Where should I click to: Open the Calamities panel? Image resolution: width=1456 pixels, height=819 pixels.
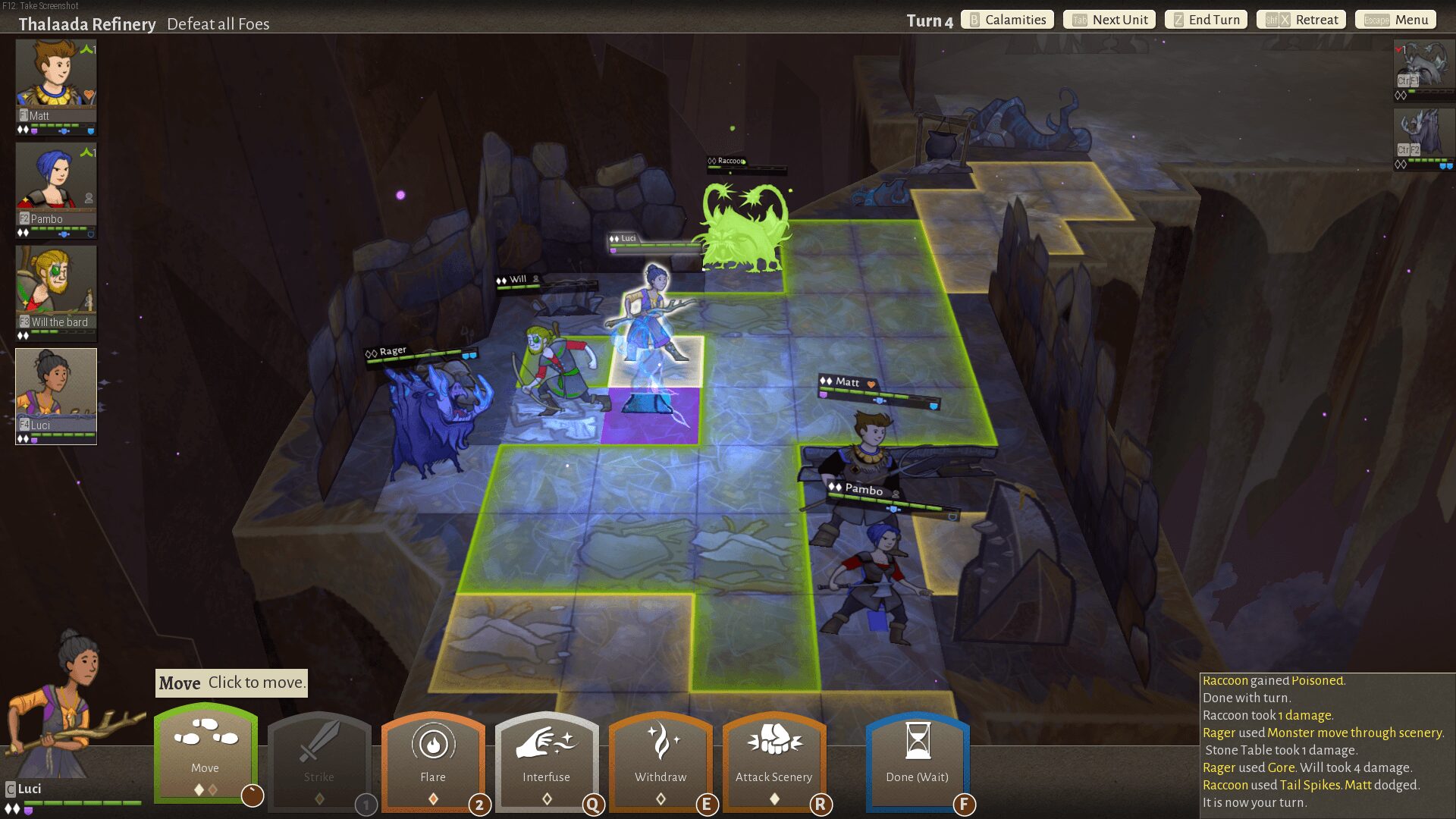point(1008,20)
